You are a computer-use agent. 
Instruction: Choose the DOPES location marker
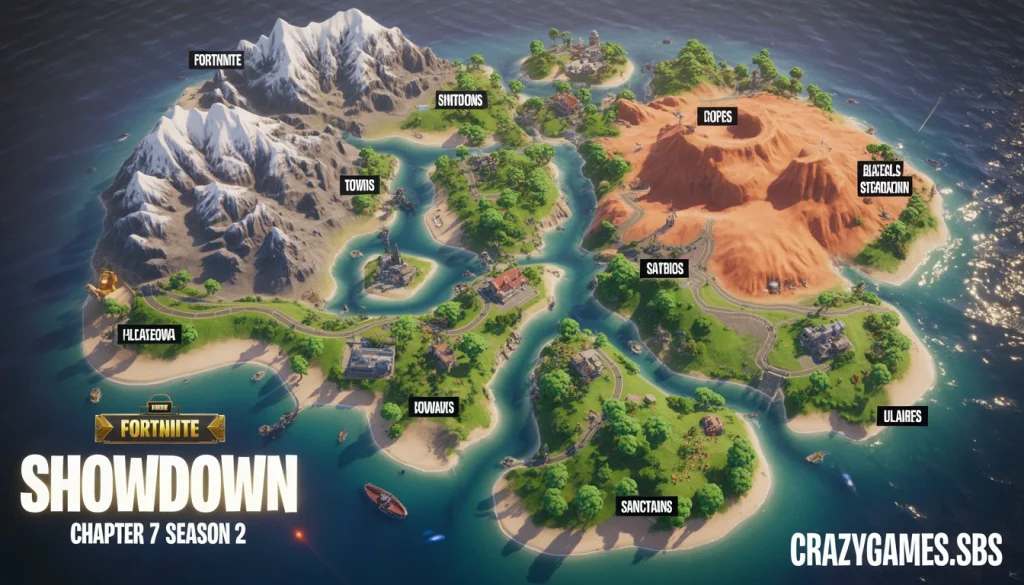717,116
